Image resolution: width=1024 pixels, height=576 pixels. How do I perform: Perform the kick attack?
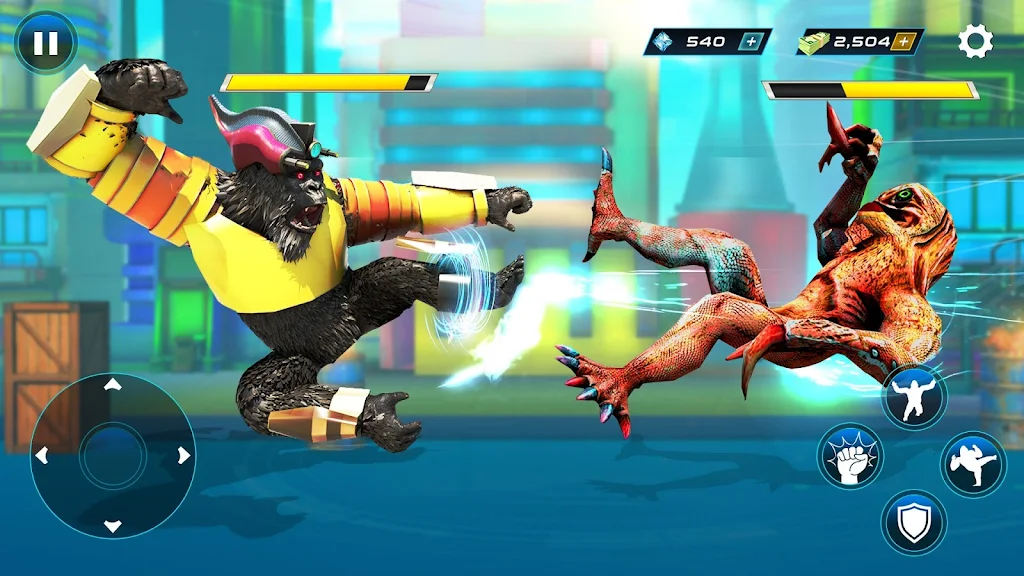click(x=972, y=464)
